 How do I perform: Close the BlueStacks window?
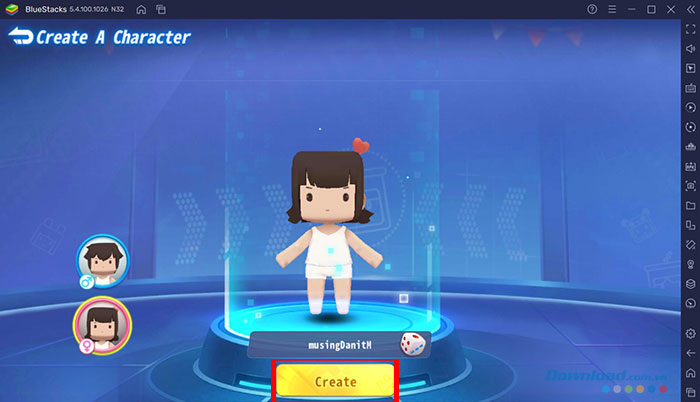[671, 9]
